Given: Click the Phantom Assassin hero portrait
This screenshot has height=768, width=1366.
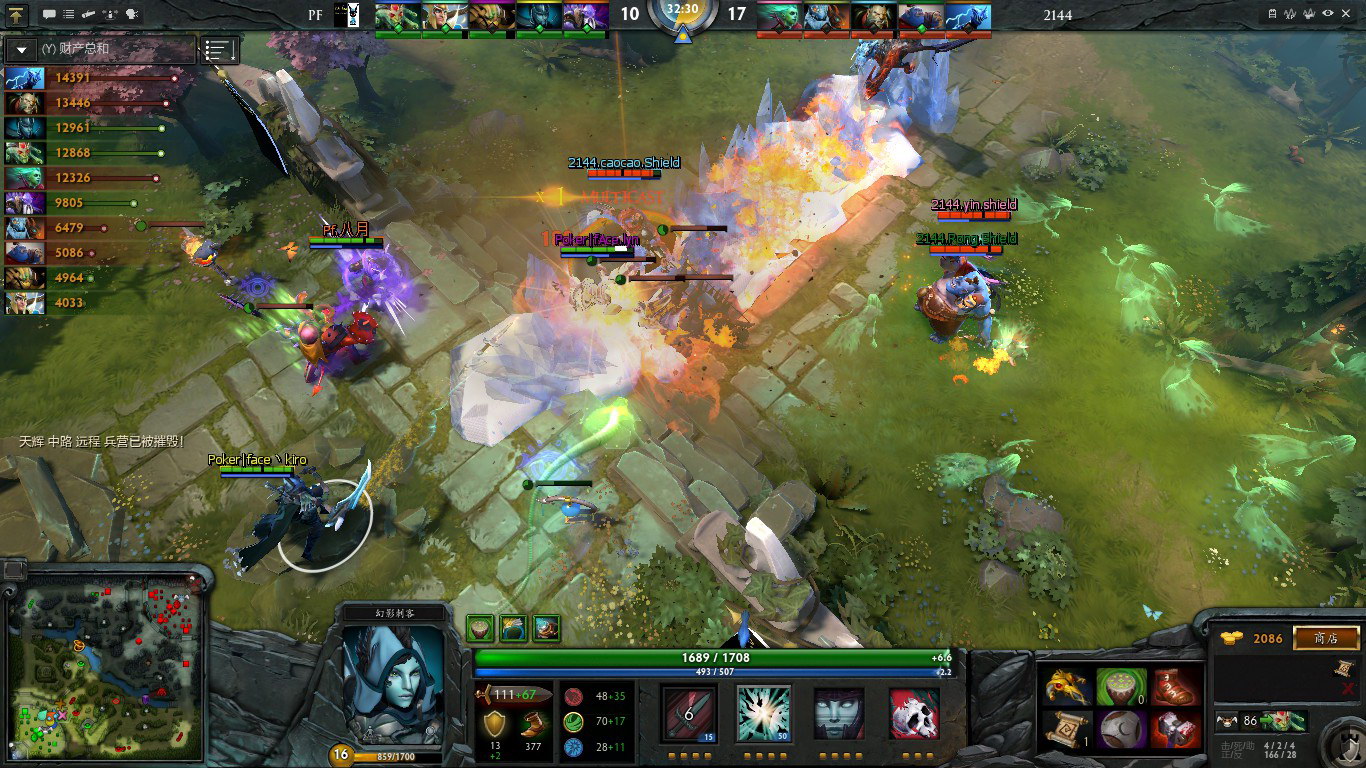Looking at the screenshot, I should pyautogui.click(x=393, y=684).
